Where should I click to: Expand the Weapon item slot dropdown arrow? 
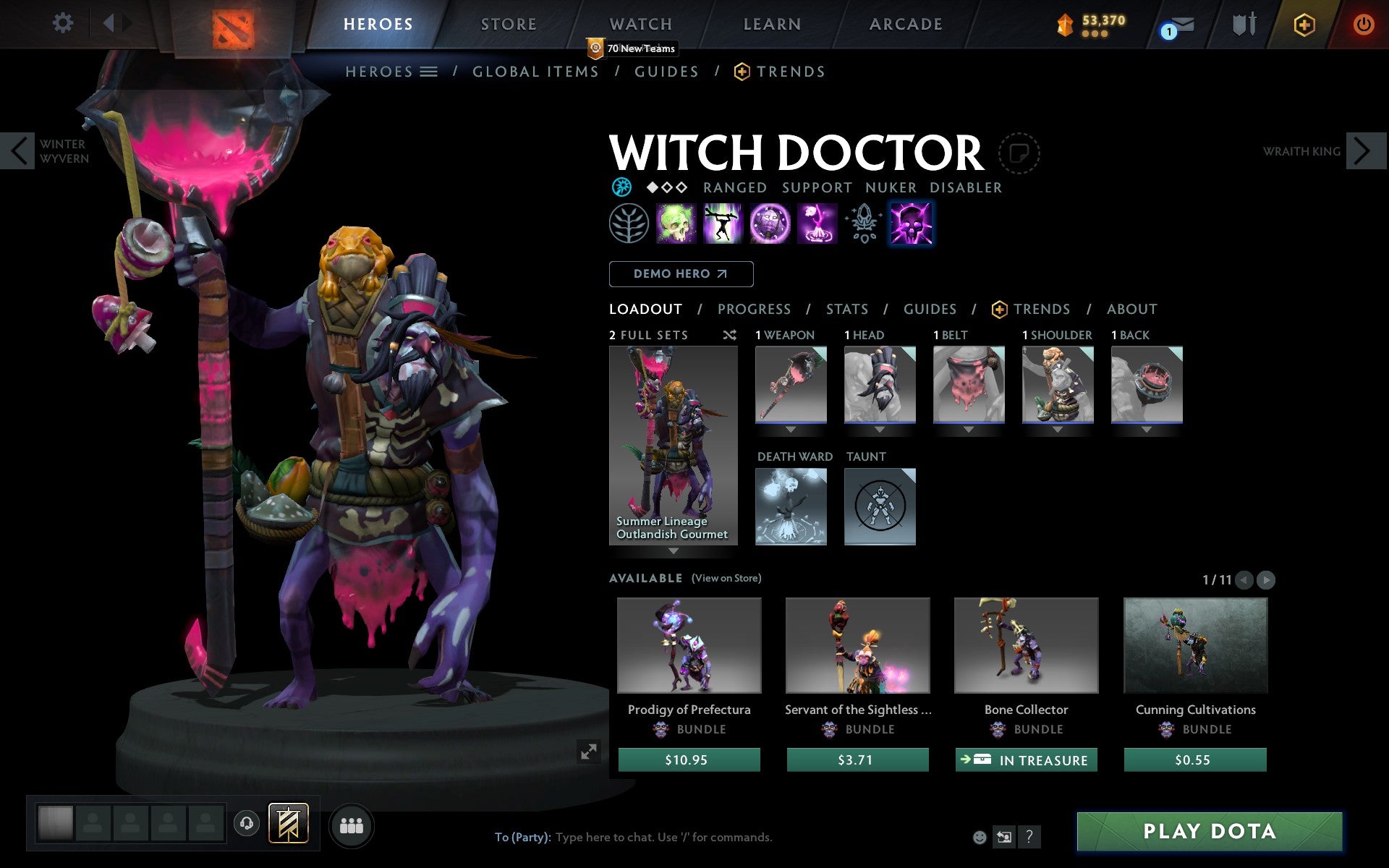tap(790, 428)
